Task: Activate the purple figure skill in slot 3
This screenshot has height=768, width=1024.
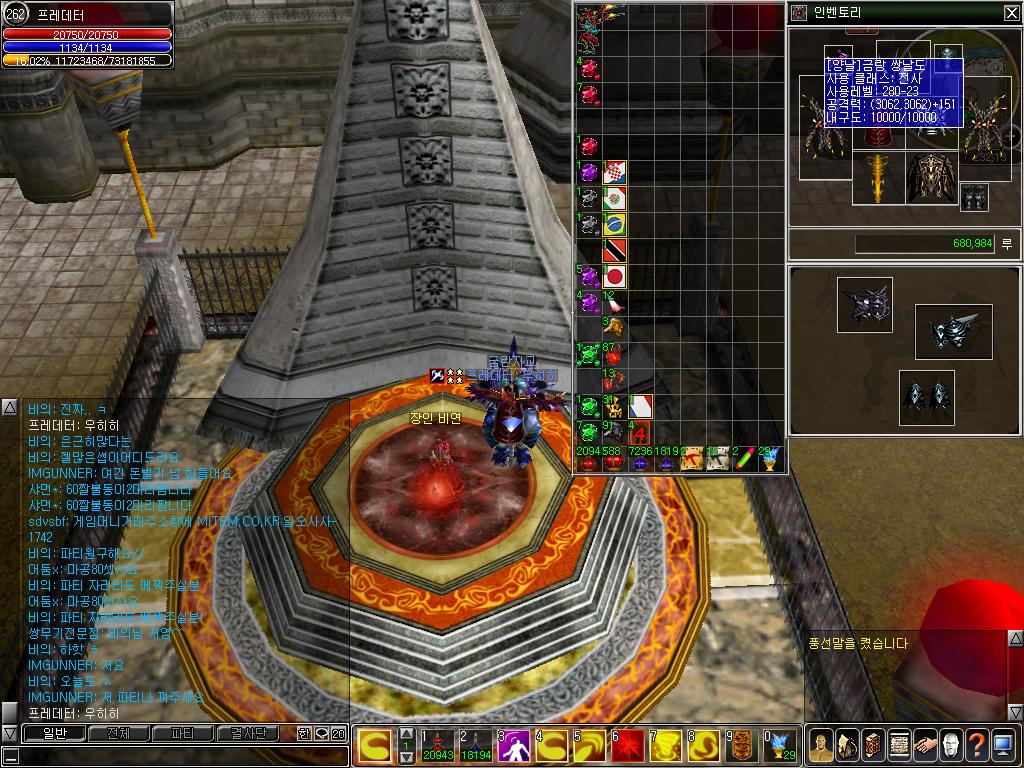Action: point(514,746)
